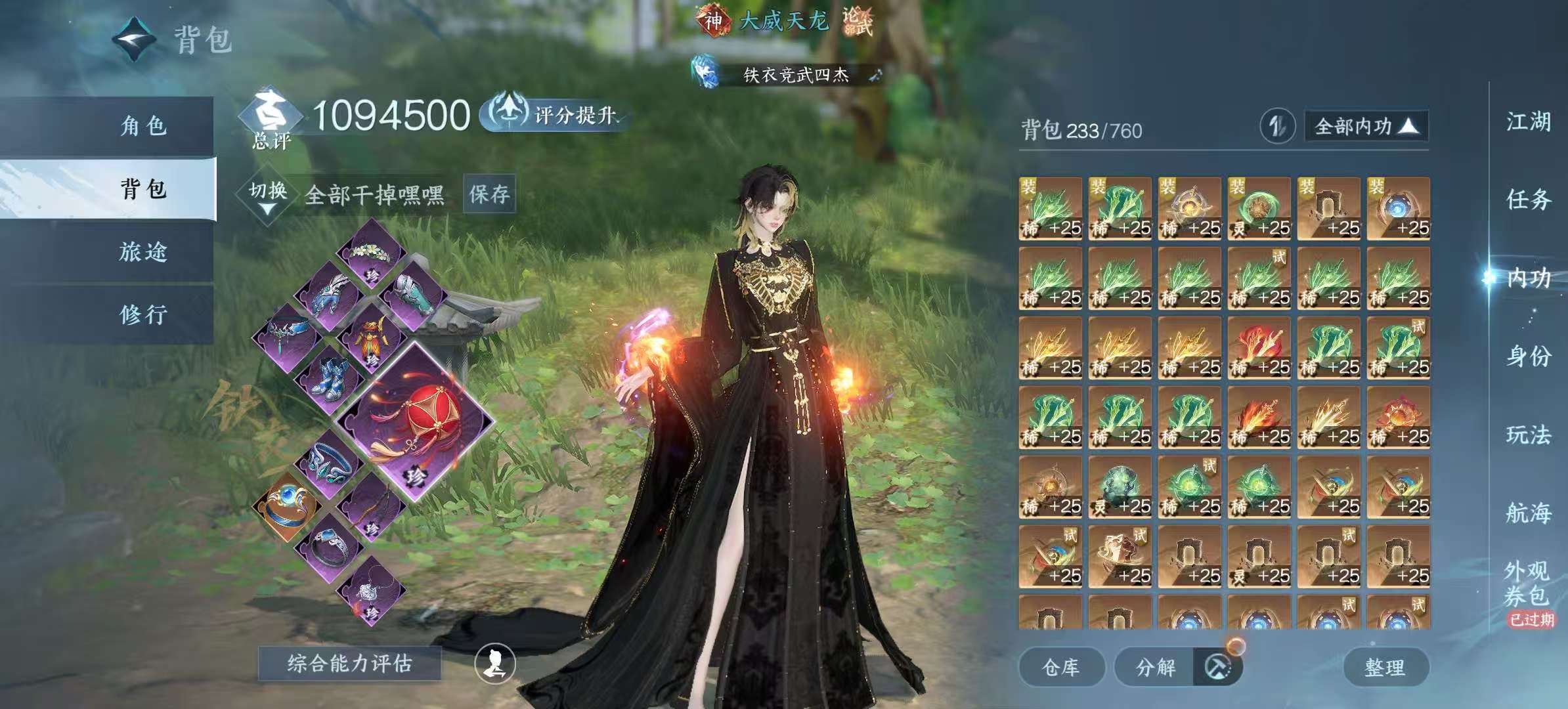Open the 仓库 warehouse
The width and height of the screenshot is (1568, 709).
(x=1060, y=668)
